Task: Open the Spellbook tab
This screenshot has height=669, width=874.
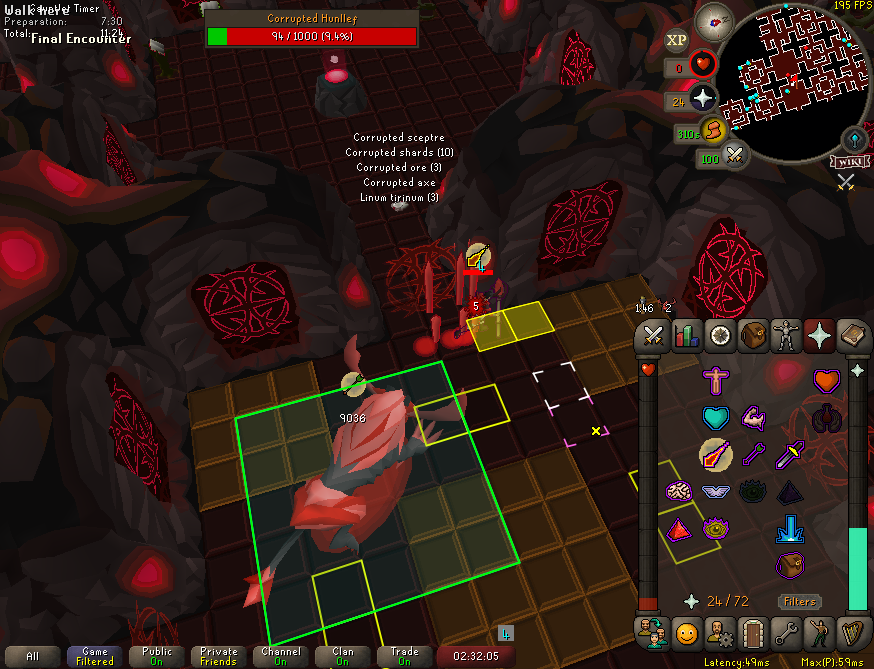Action: pyautogui.click(x=852, y=336)
